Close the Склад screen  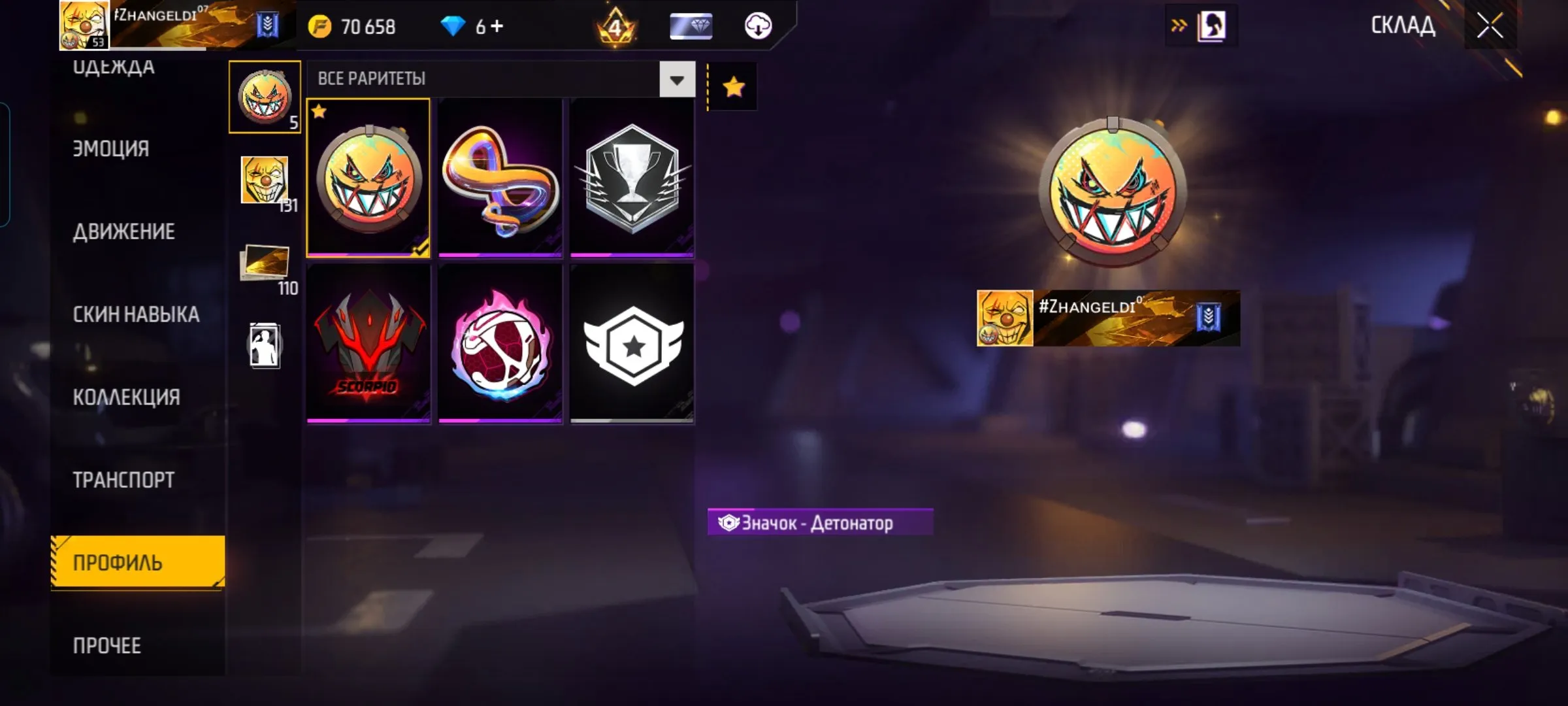click(x=1490, y=26)
